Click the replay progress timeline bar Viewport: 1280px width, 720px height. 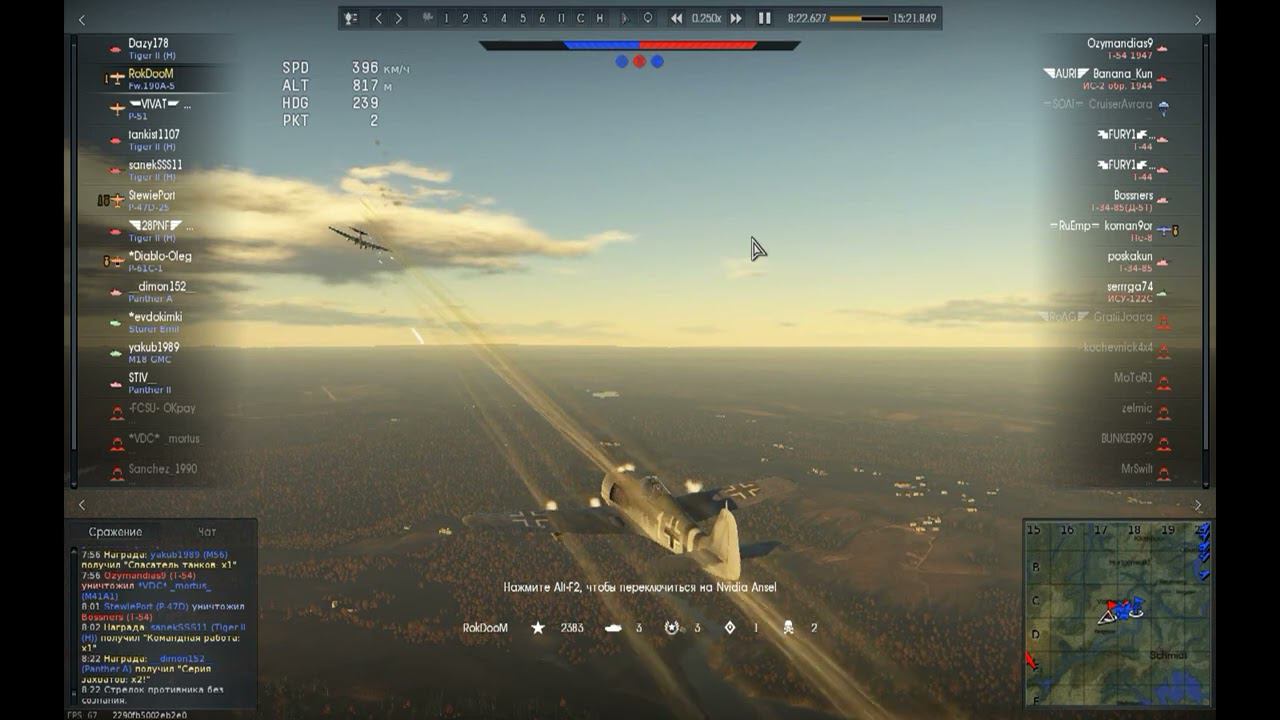tap(859, 18)
